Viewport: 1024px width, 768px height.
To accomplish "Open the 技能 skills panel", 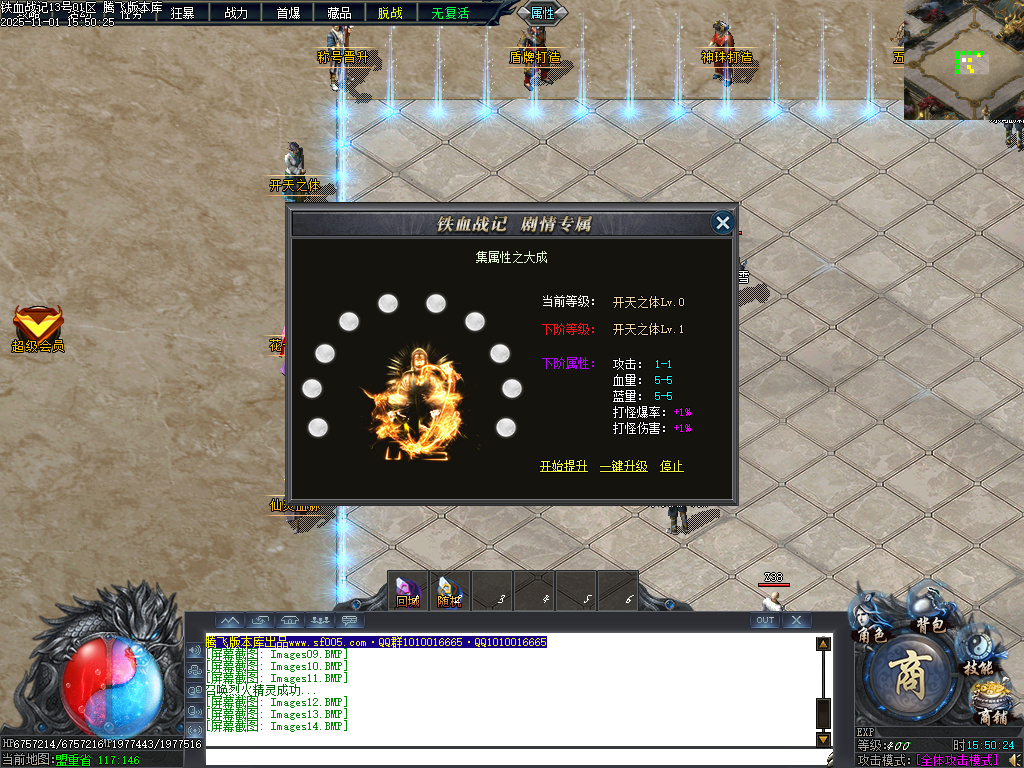I will (x=977, y=657).
